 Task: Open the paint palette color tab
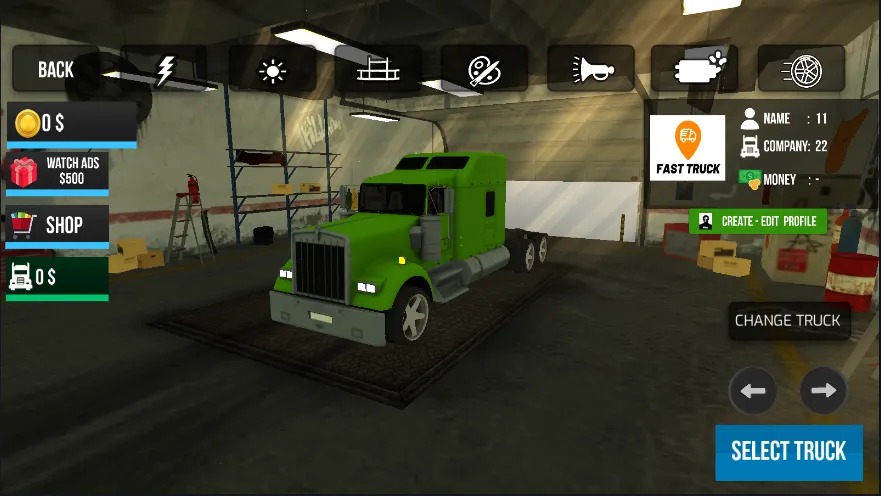click(484, 69)
